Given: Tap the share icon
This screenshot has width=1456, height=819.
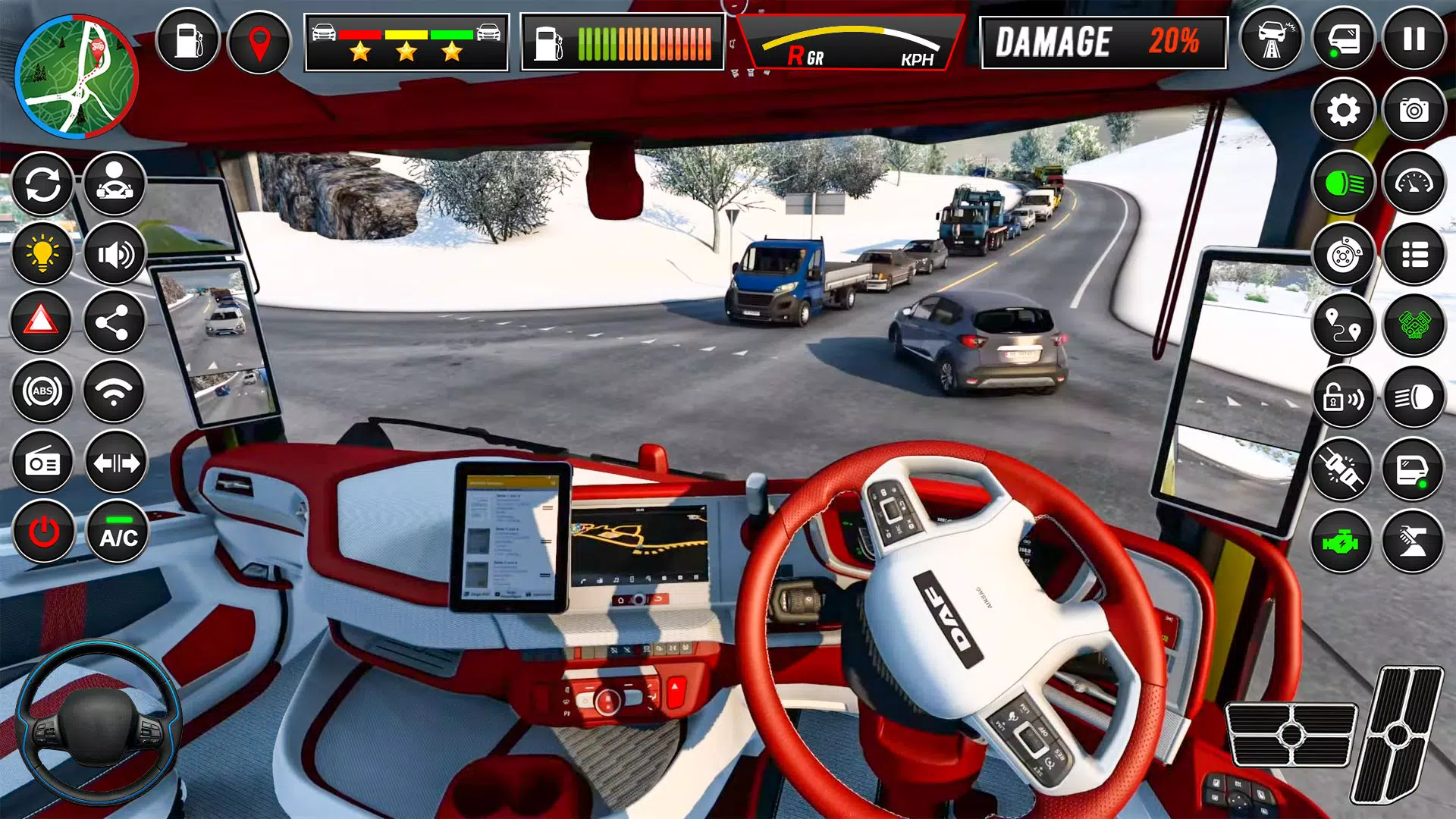Looking at the screenshot, I should pyautogui.click(x=115, y=322).
